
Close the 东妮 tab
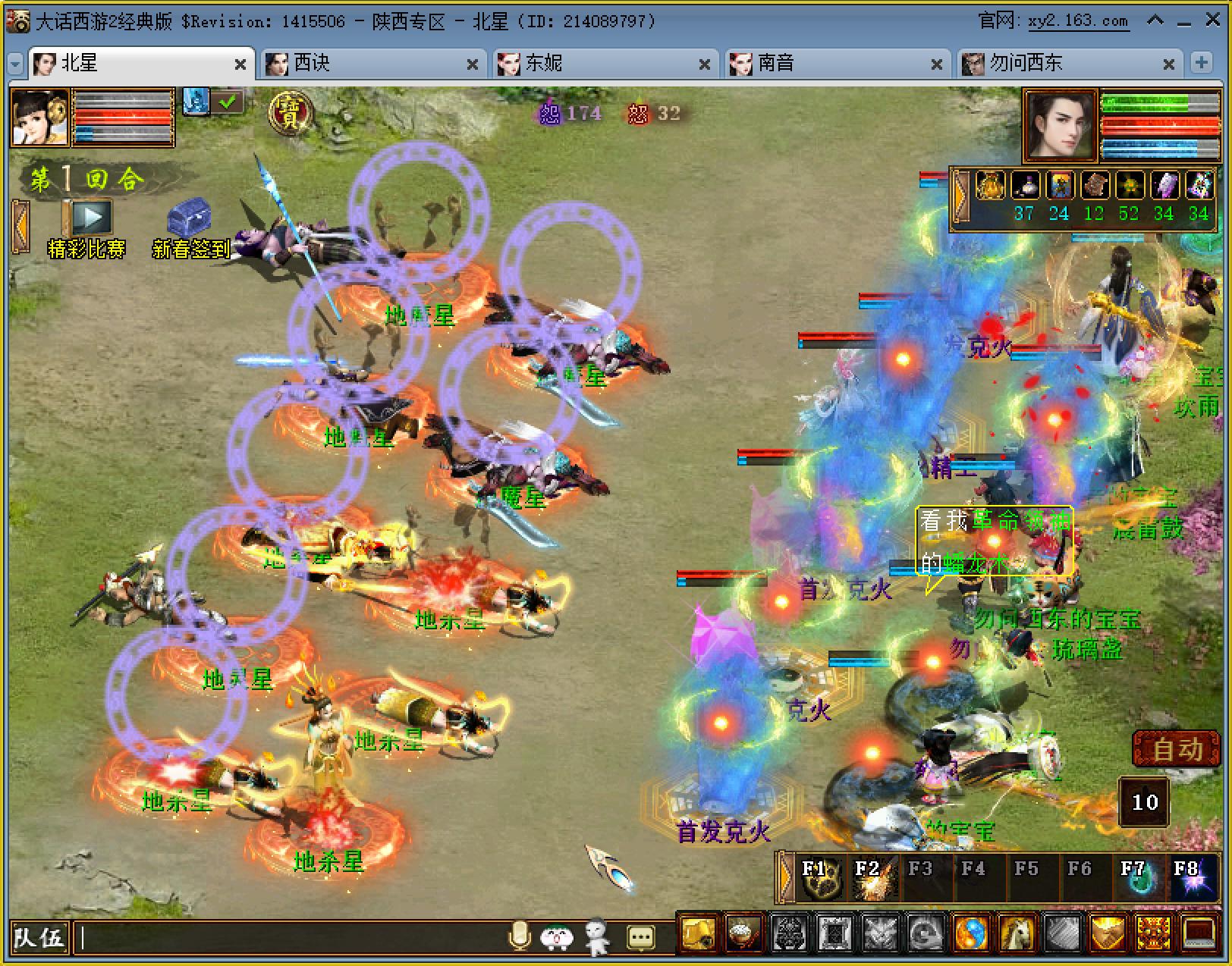[x=704, y=65]
